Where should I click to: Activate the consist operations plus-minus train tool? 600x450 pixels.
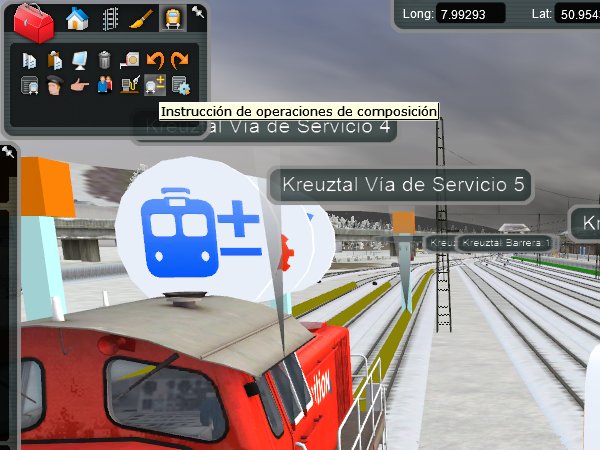coord(154,85)
